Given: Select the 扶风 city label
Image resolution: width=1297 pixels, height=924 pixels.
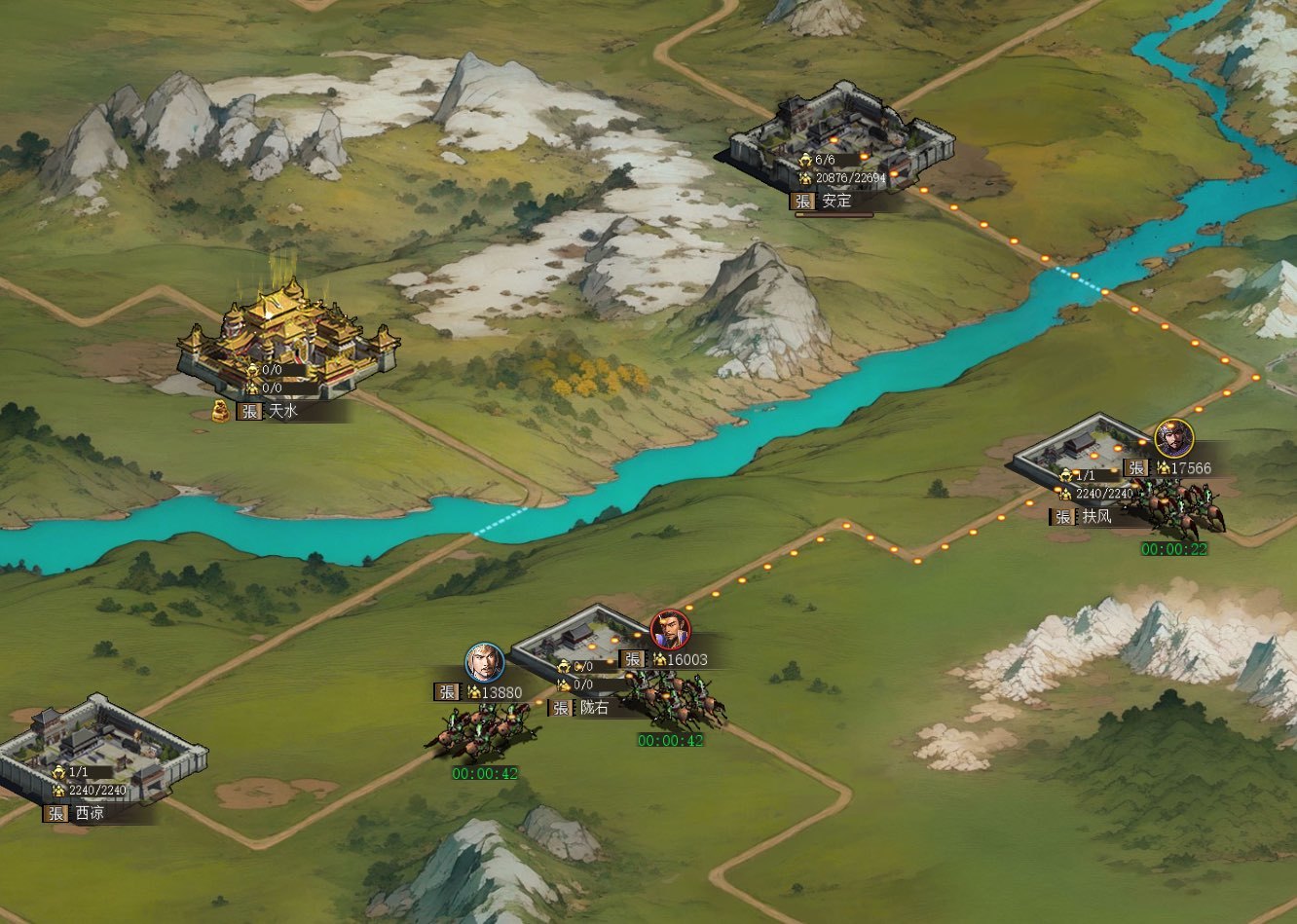Looking at the screenshot, I should pyautogui.click(x=1095, y=517).
